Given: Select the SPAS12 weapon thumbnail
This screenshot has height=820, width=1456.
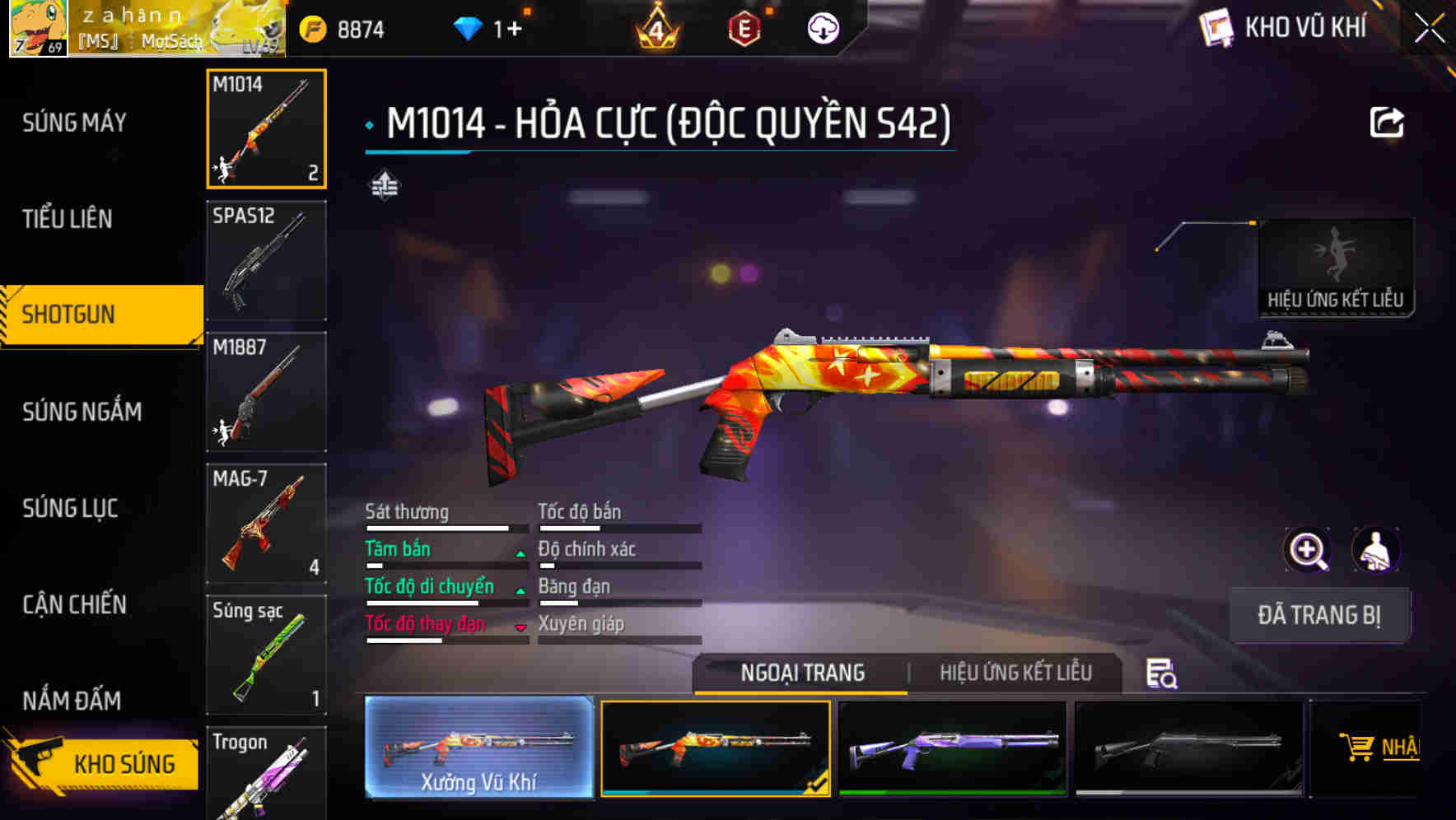Looking at the screenshot, I should coord(266,260).
